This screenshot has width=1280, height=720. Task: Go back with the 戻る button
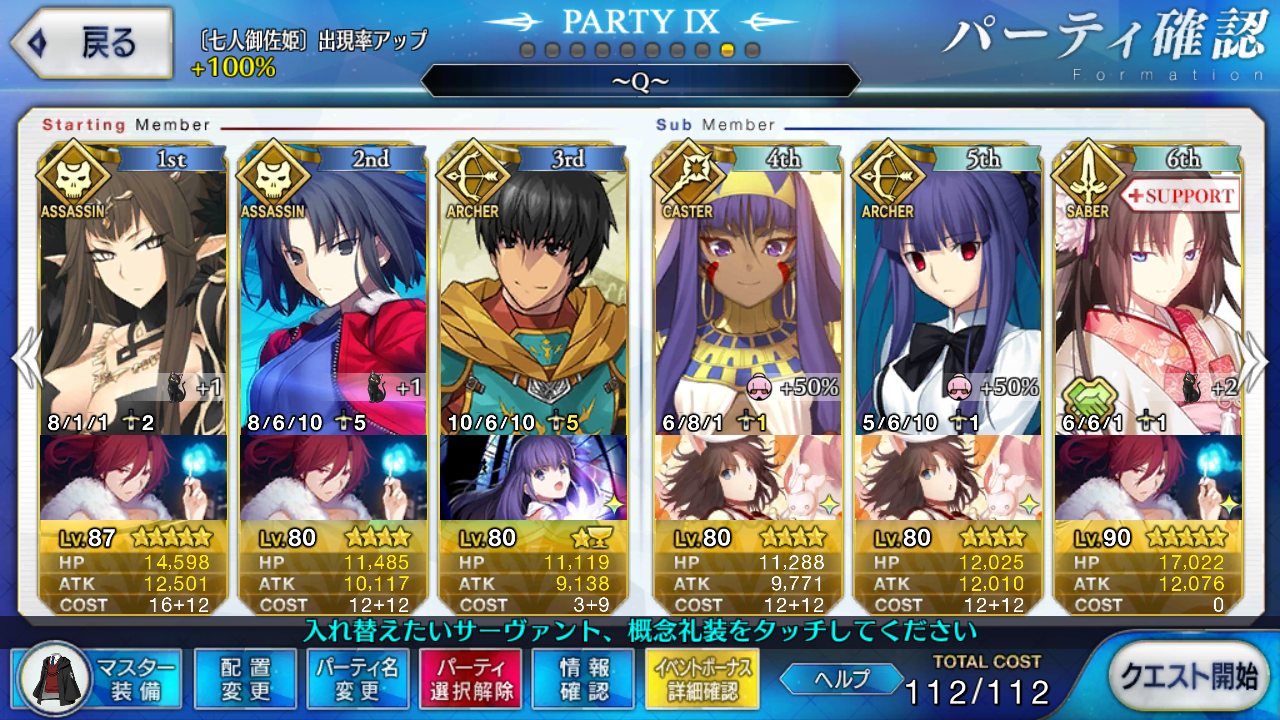[x=88, y=45]
